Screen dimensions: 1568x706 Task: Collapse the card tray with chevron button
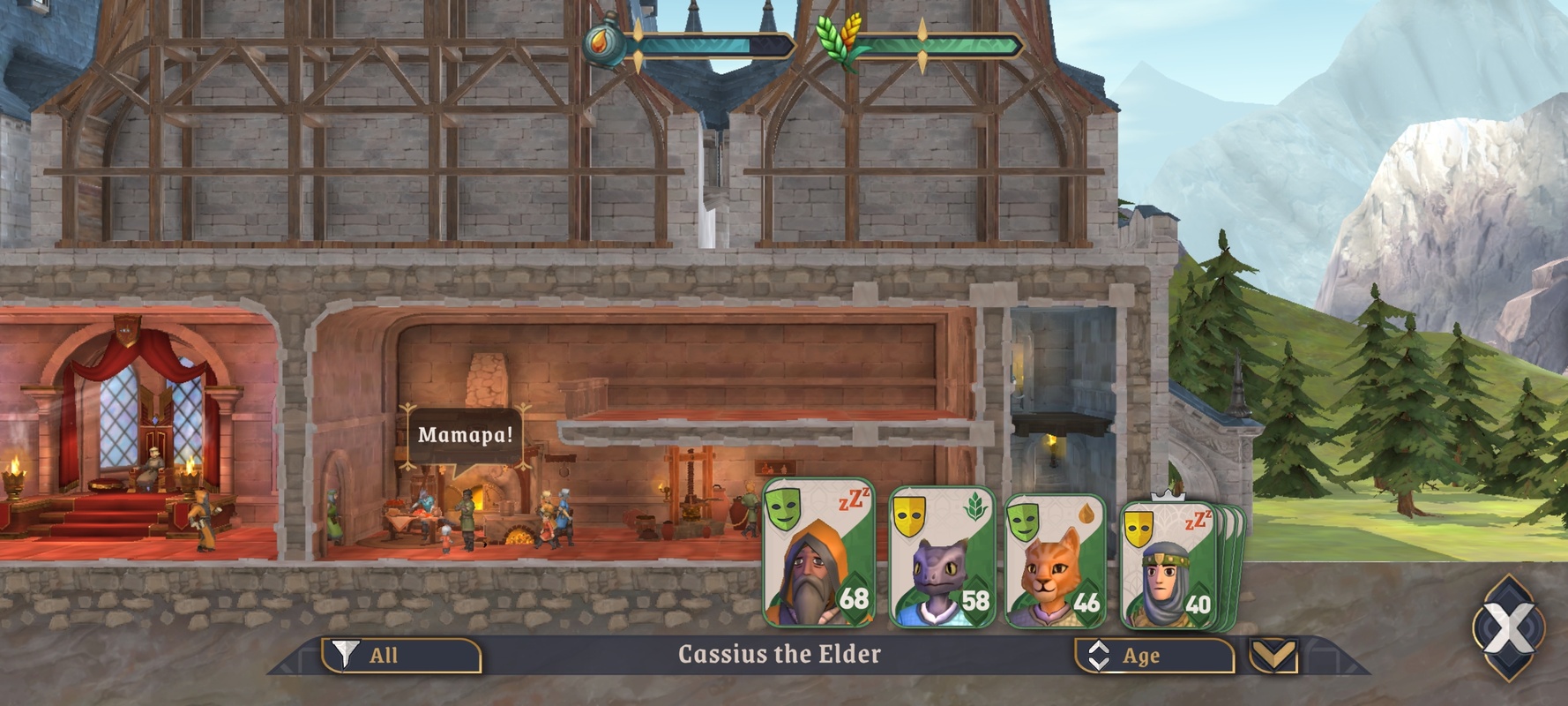click(x=1273, y=655)
